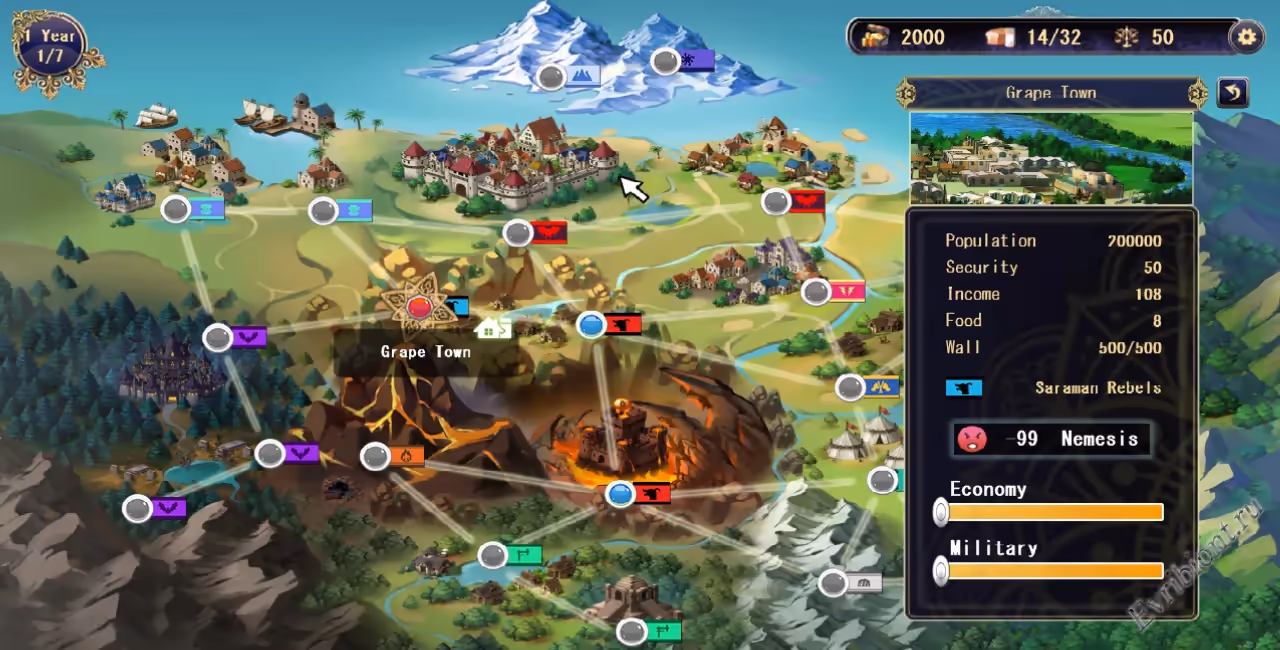The height and width of the screenshot is (650, 1280).
Task: Select the node with gray gate flag
Action: [x=833, y=583]
